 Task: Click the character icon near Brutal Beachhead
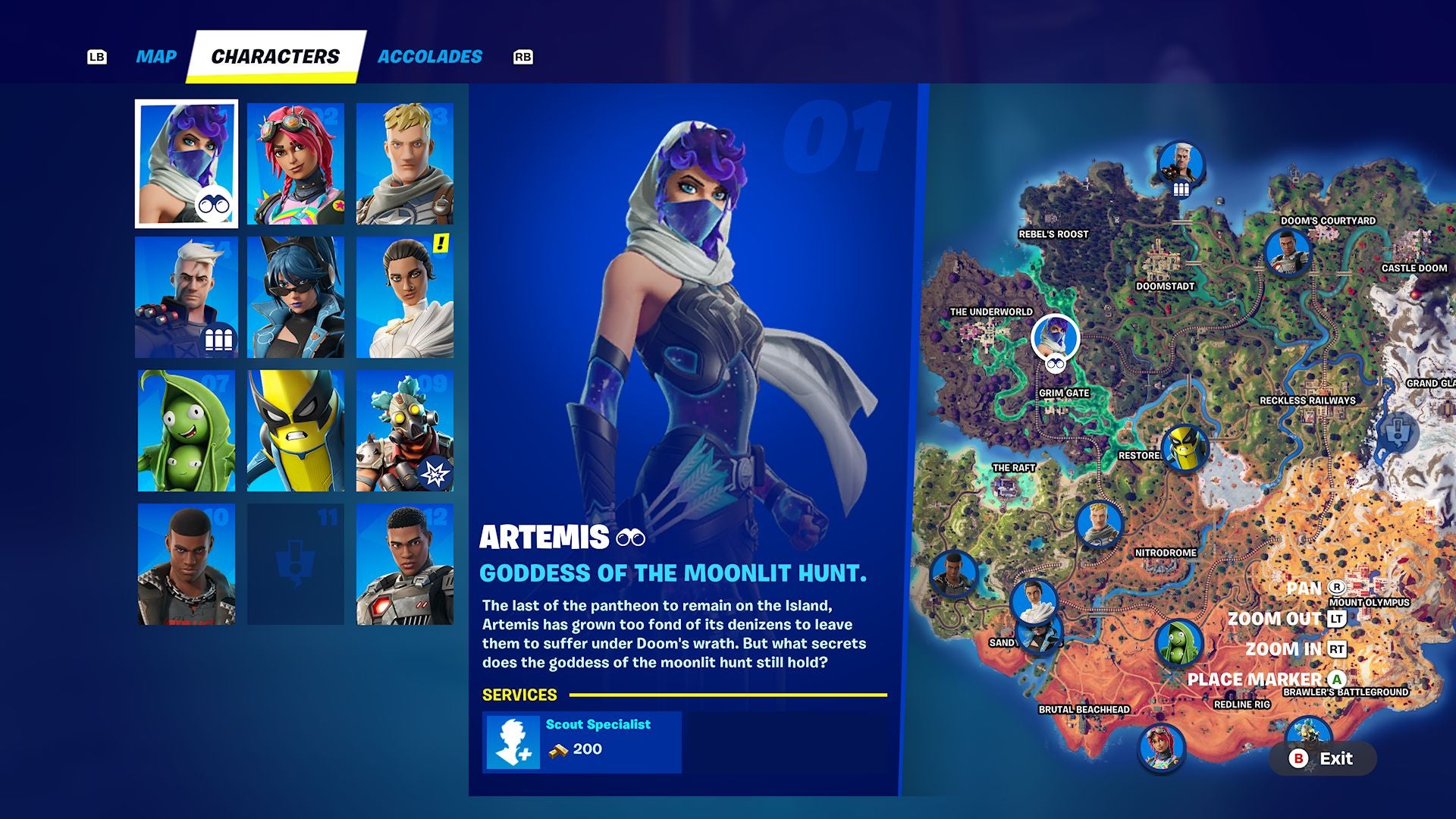point(1161,747)
